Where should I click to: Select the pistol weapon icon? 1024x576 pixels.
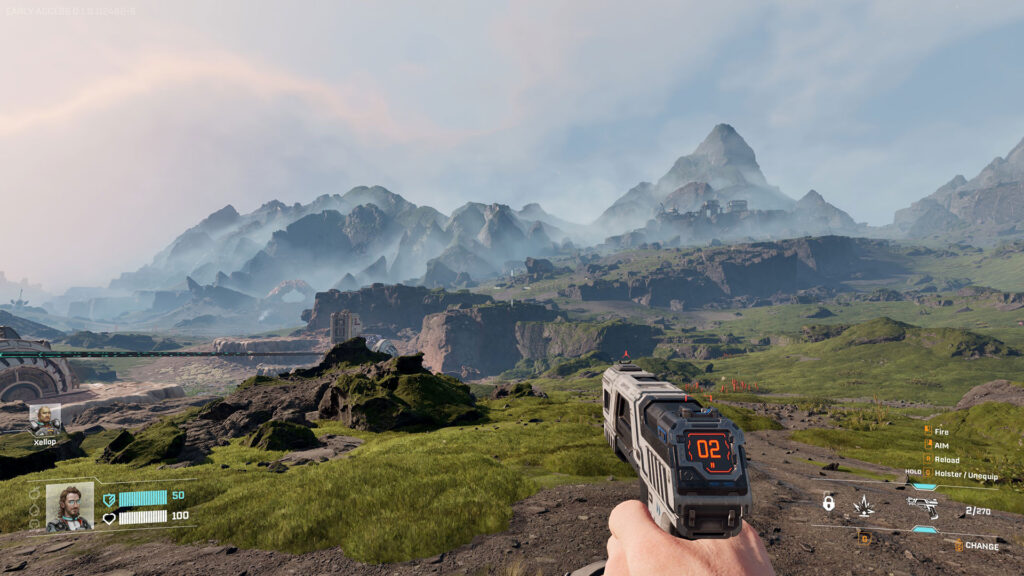922,505
